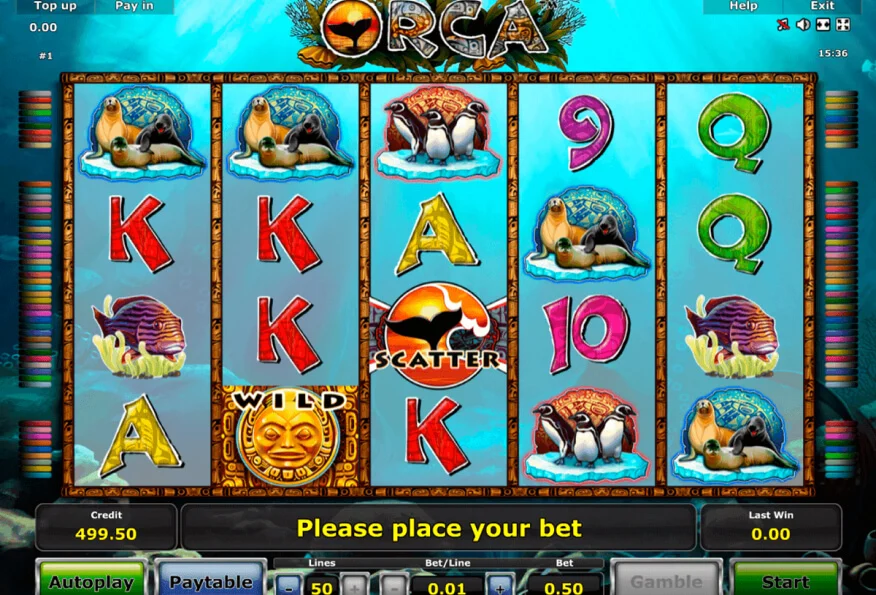Open the Help menu
This screenshot has height=595, width=876.
coord(743,6)
